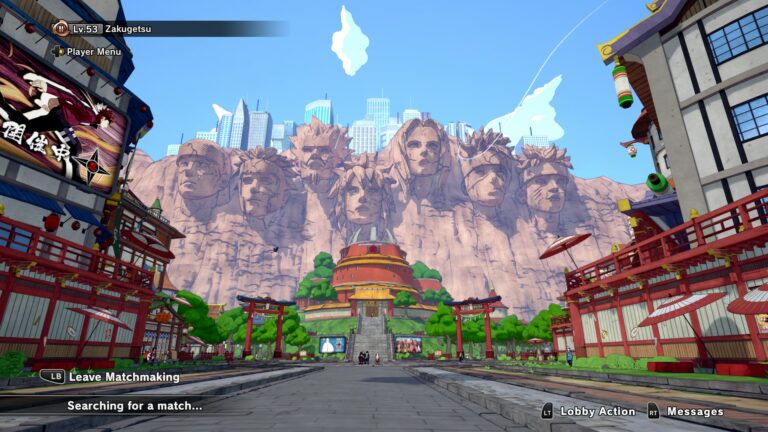Open Messages

[x=694, y=411]
